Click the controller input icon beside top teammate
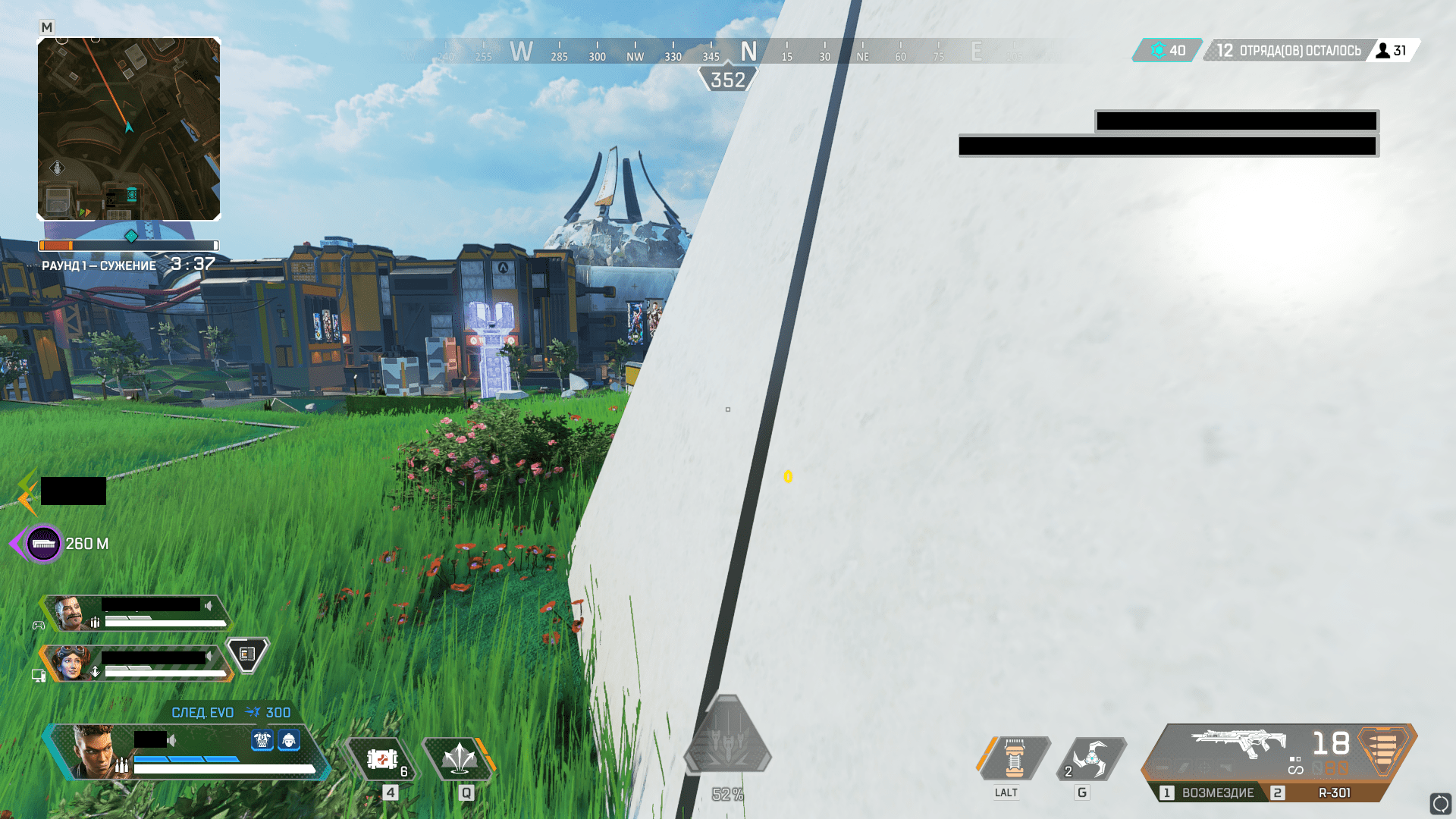 coord(40,624)
